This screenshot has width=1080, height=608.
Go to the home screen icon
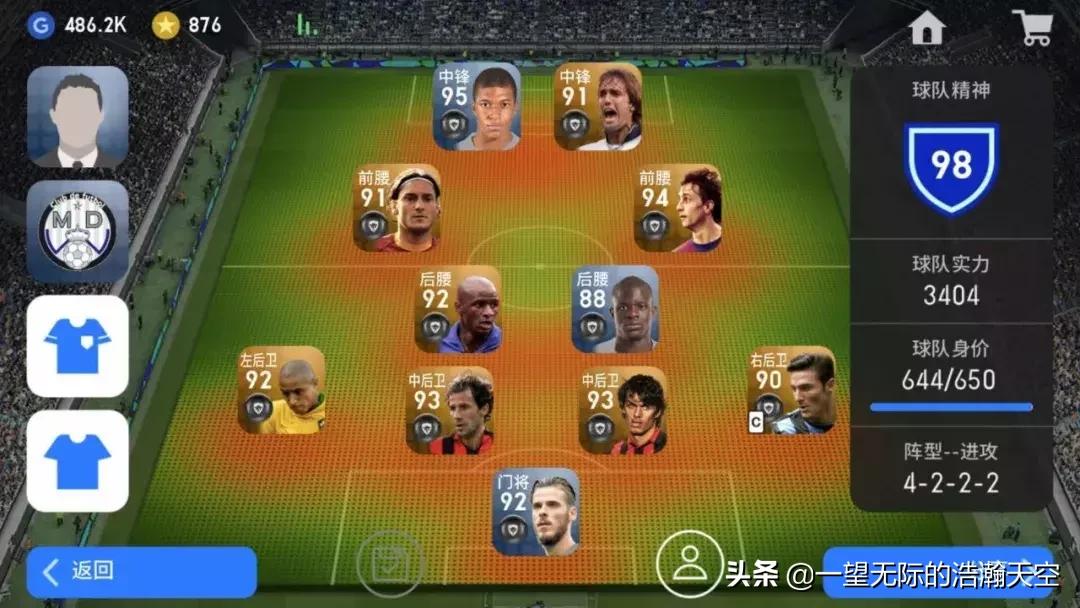927,28
